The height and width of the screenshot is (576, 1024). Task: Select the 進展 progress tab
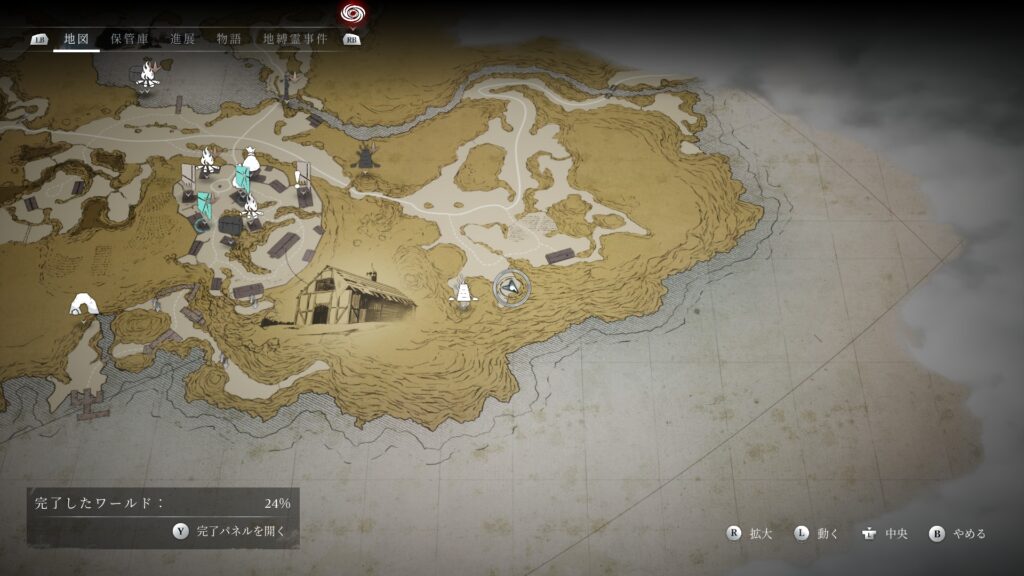[x=183, y=39]
